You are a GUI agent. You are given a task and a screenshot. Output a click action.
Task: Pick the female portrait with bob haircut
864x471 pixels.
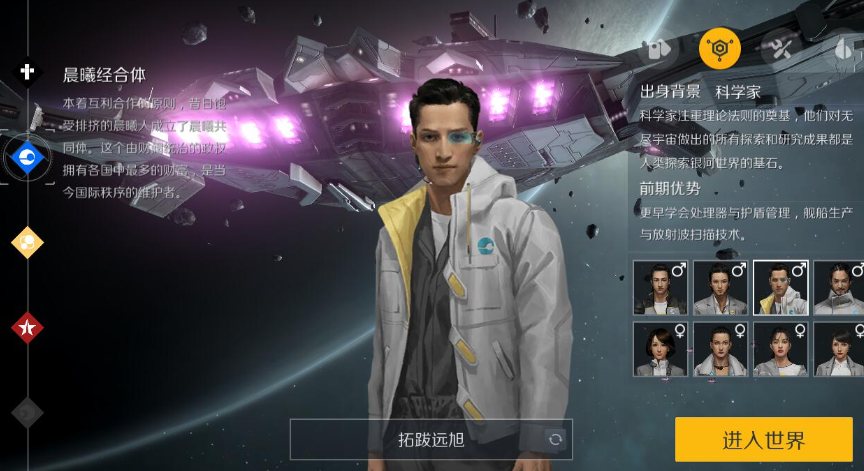point(660,349)
